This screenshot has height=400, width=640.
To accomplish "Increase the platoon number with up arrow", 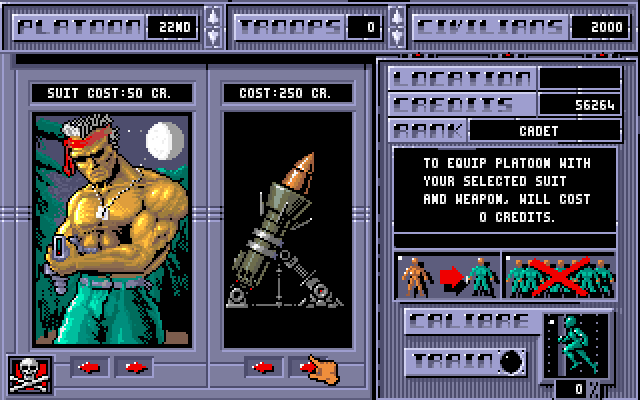I will [x=212, y=17].
